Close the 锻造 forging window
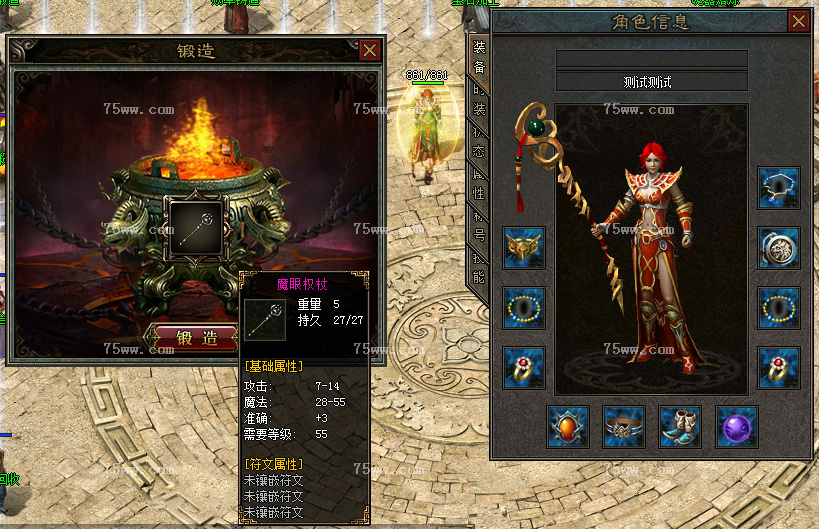This screenshot has width=819, height=529. click(370, 50)
